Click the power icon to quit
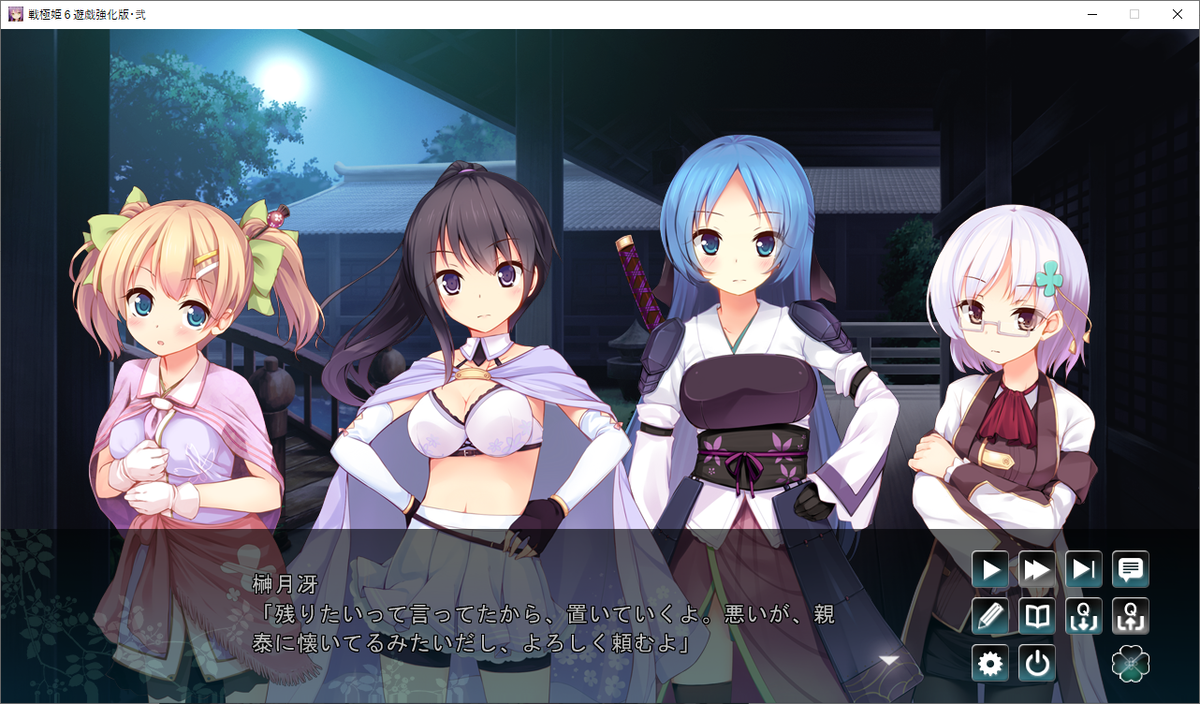Viewport: 1200px width, 704px height. click(1037, 663)
